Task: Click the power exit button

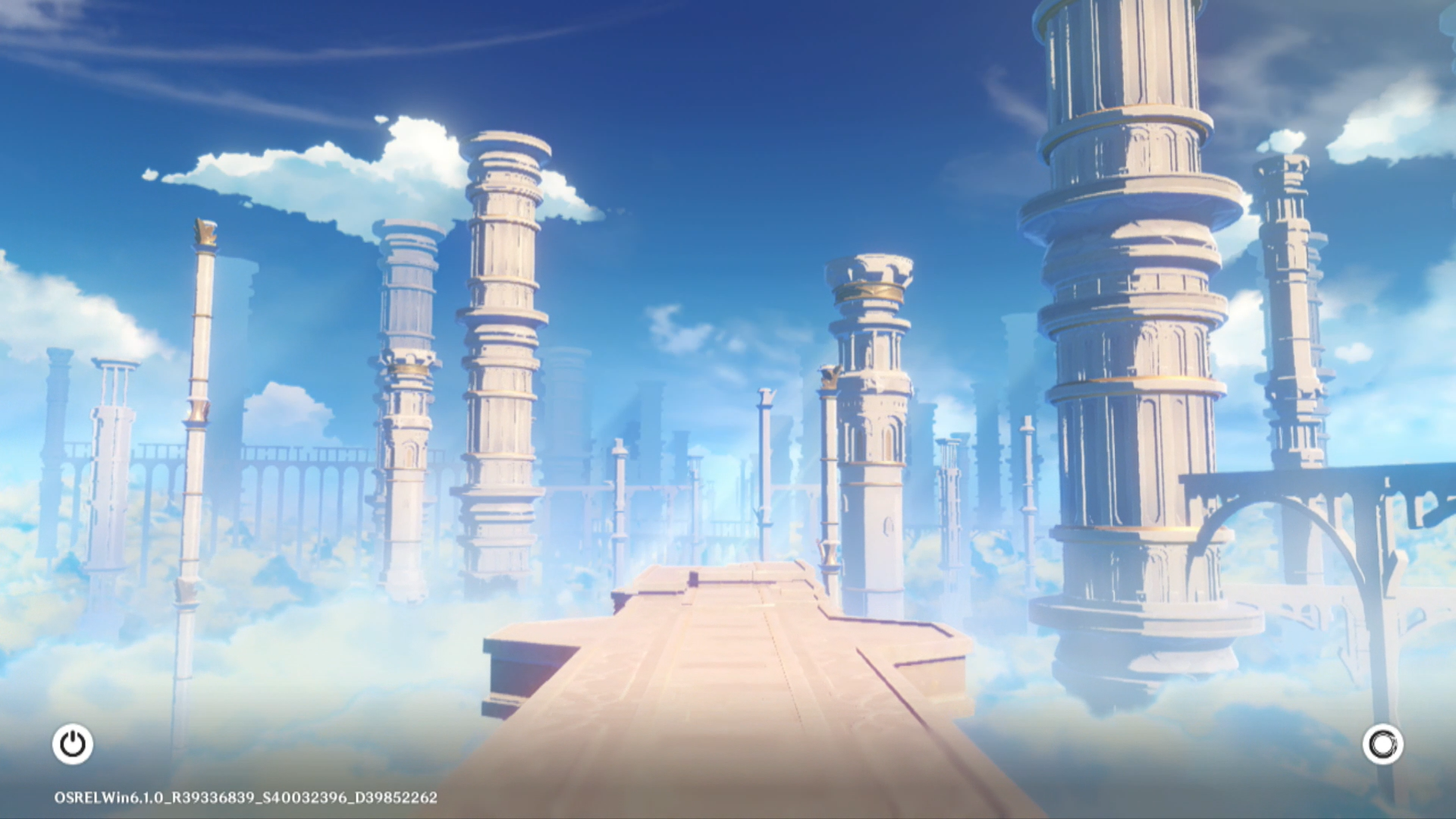Action: [x=73, y=744]
